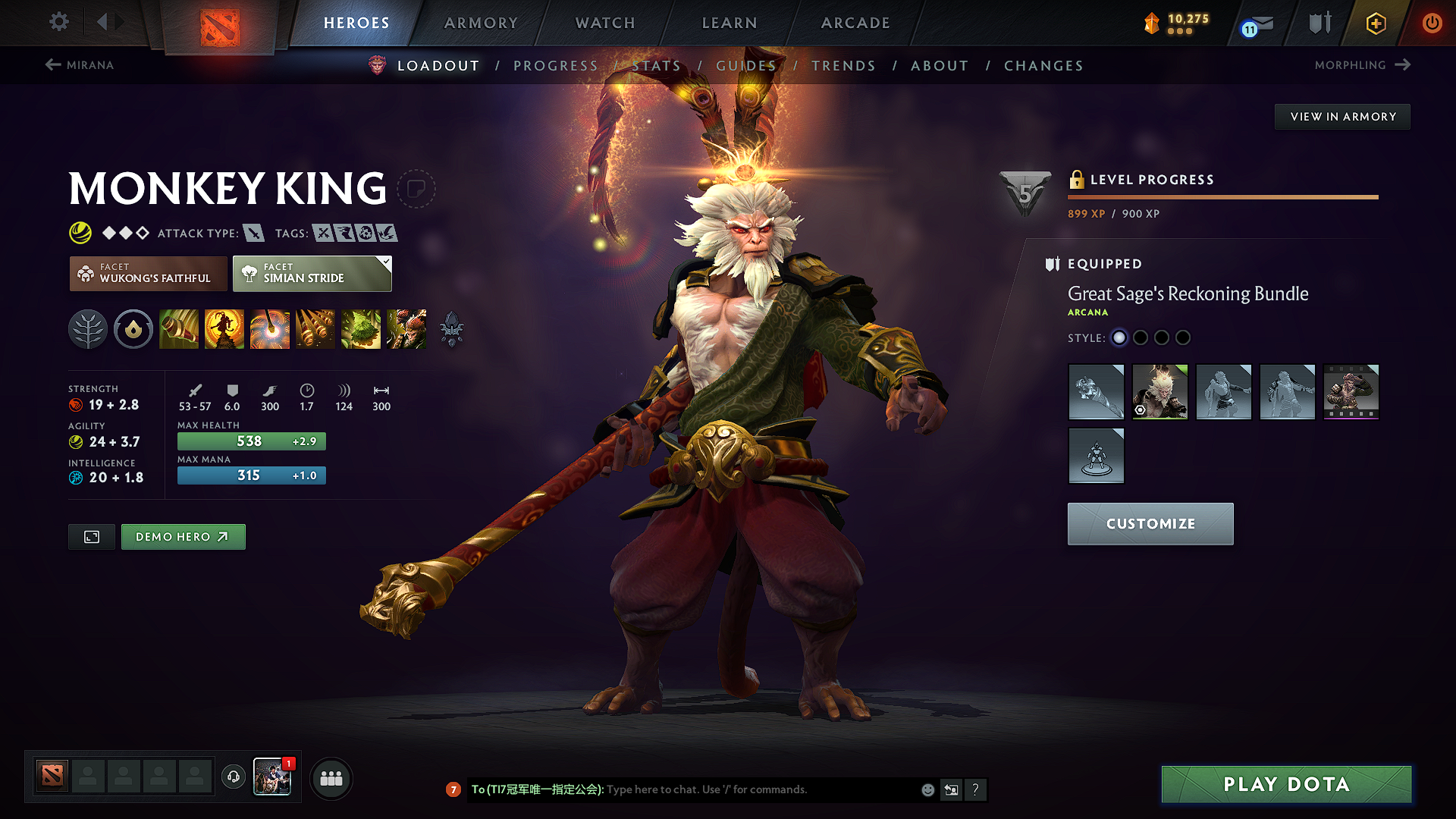Open the settings gear in the top-left
1456x819 pixels.
pos(58,22)
